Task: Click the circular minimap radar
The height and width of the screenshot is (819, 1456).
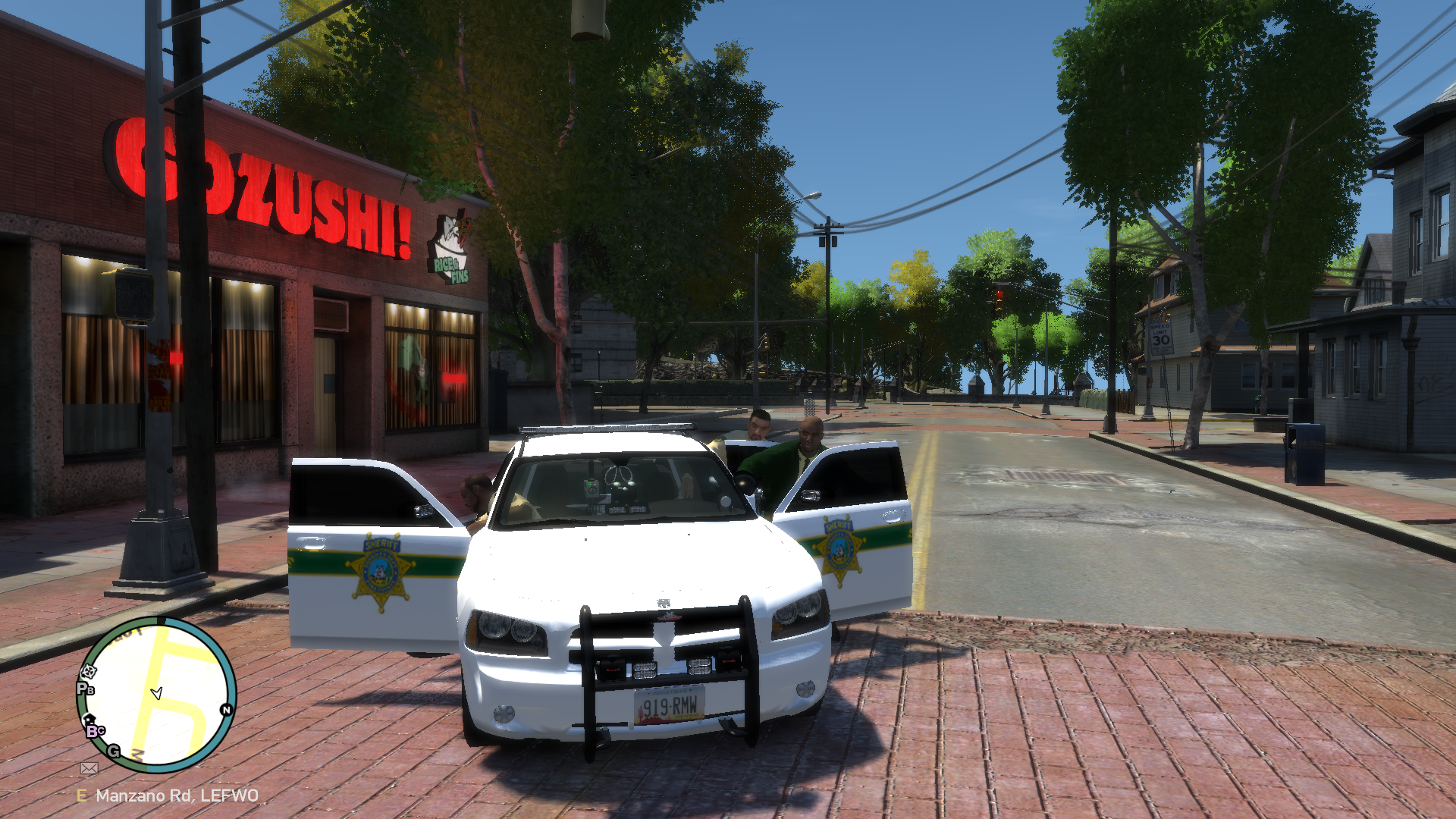Action: click(157, 694)
